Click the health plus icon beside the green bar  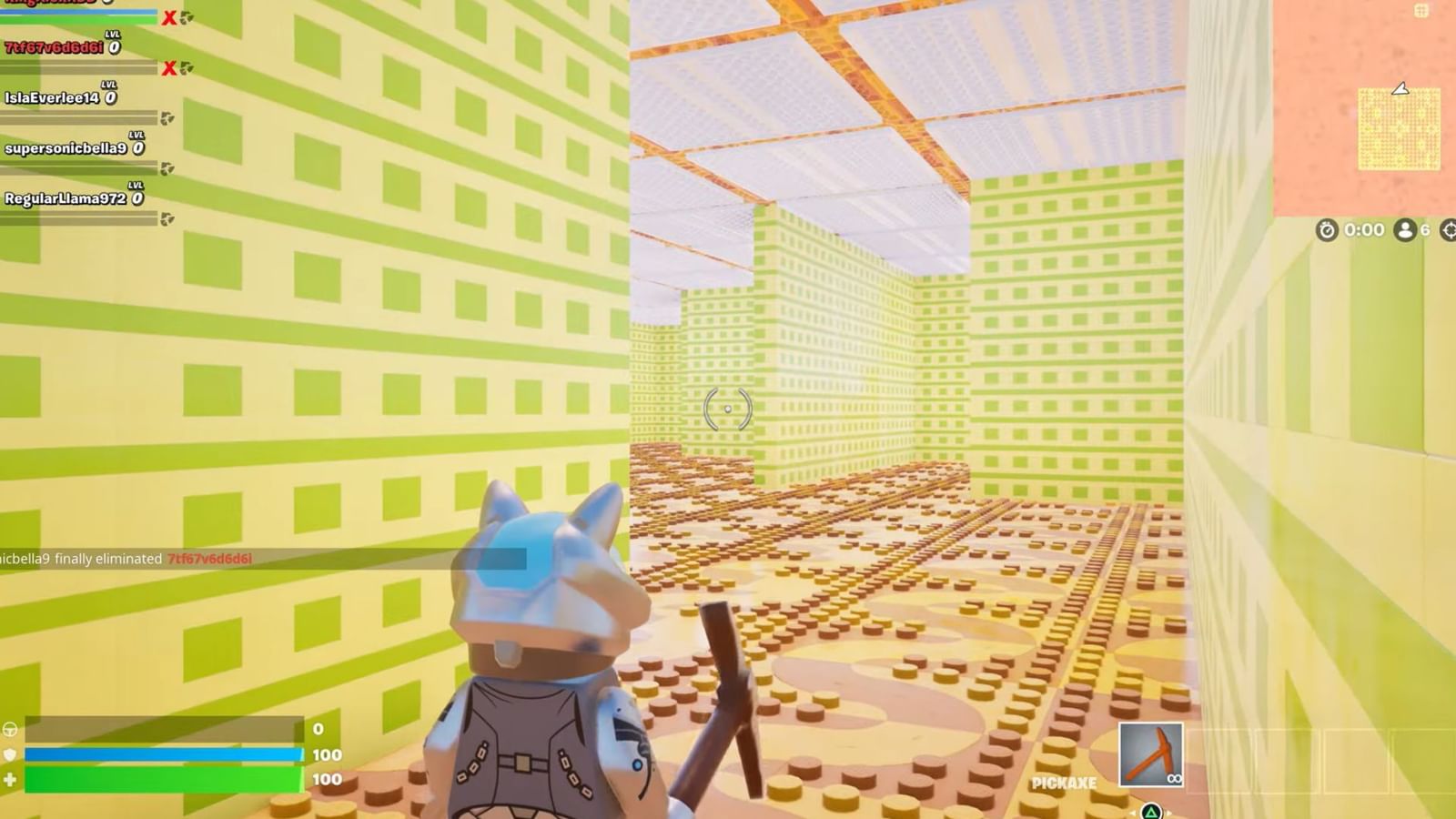coord(11,779)
